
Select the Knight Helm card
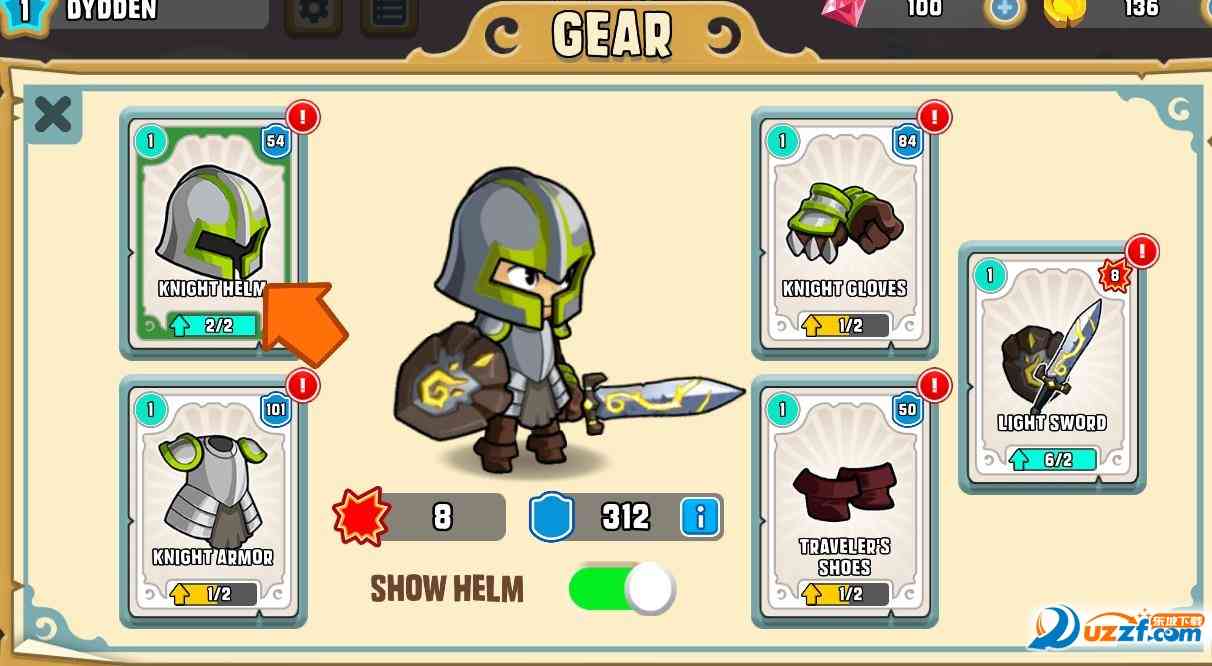pyautogui.click(x=212, y=230)
